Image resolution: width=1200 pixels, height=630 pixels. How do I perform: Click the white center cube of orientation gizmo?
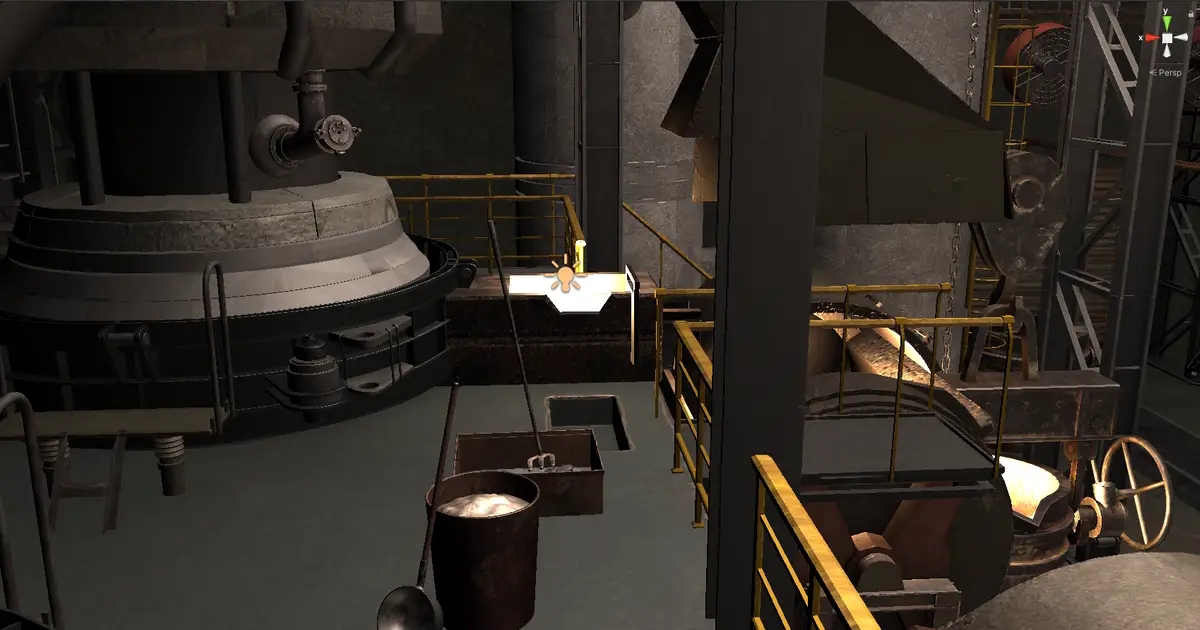(1167, 39)
